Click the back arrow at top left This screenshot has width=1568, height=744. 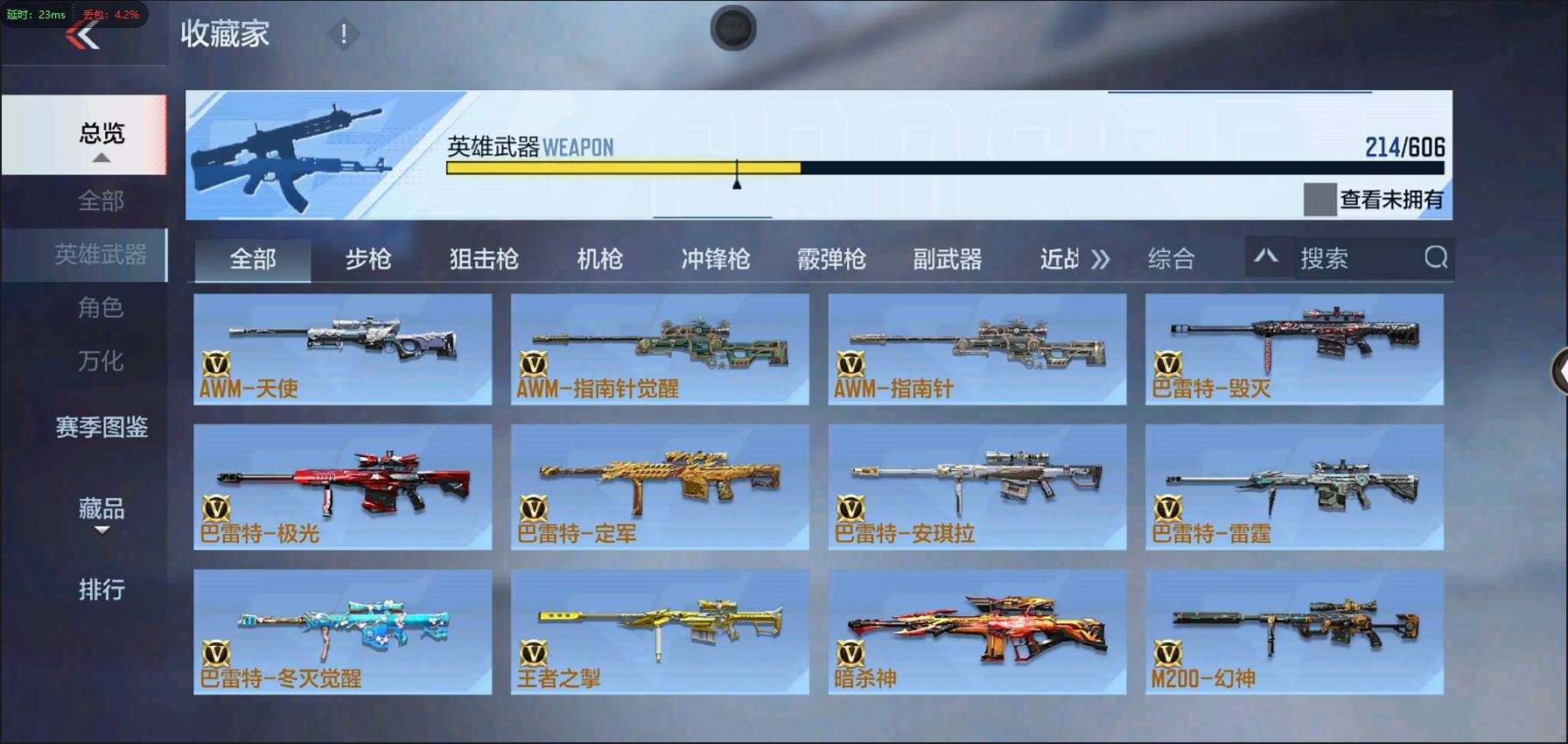tap(81, 35)
